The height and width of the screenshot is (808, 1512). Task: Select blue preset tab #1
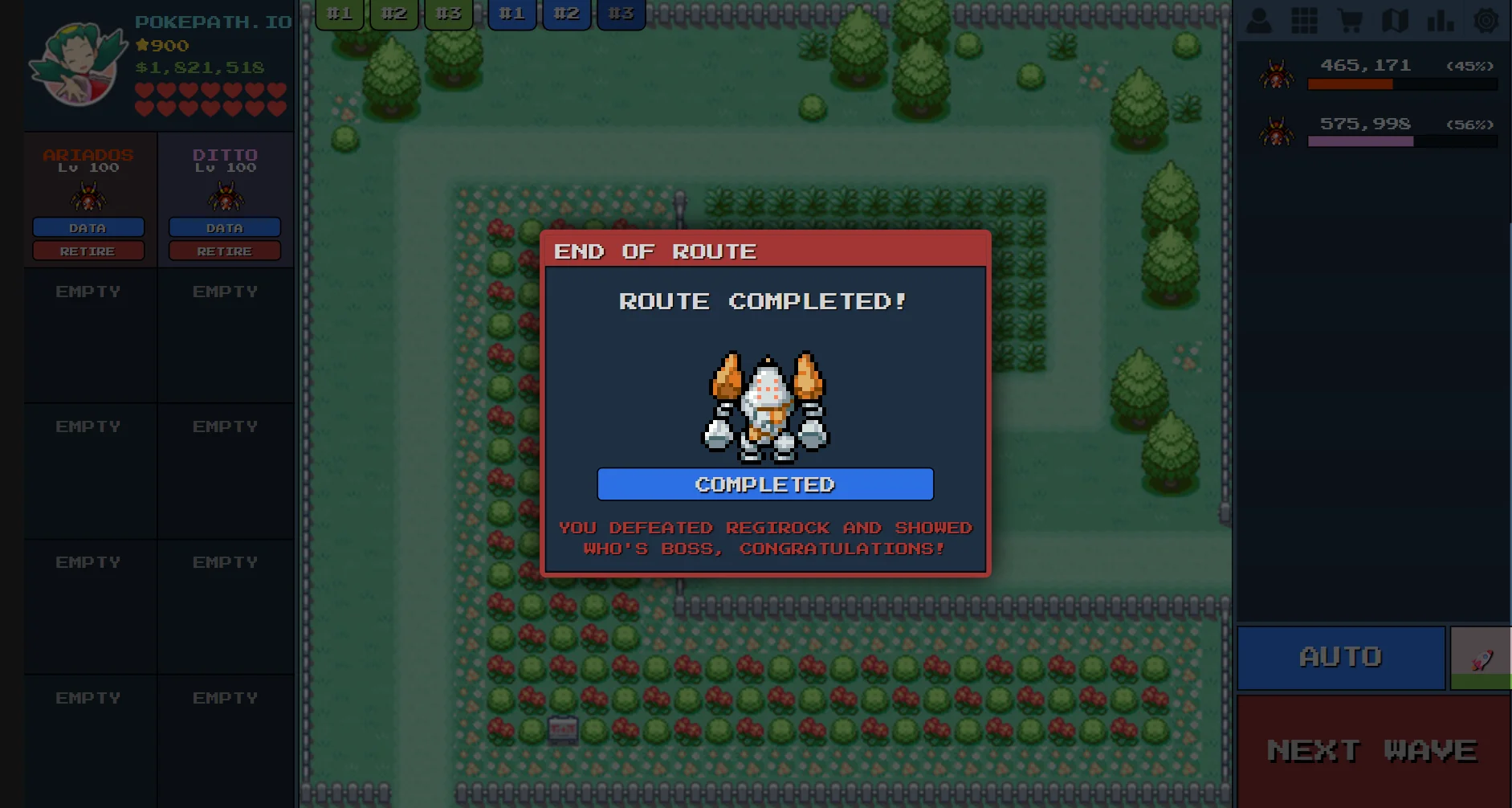512,14
